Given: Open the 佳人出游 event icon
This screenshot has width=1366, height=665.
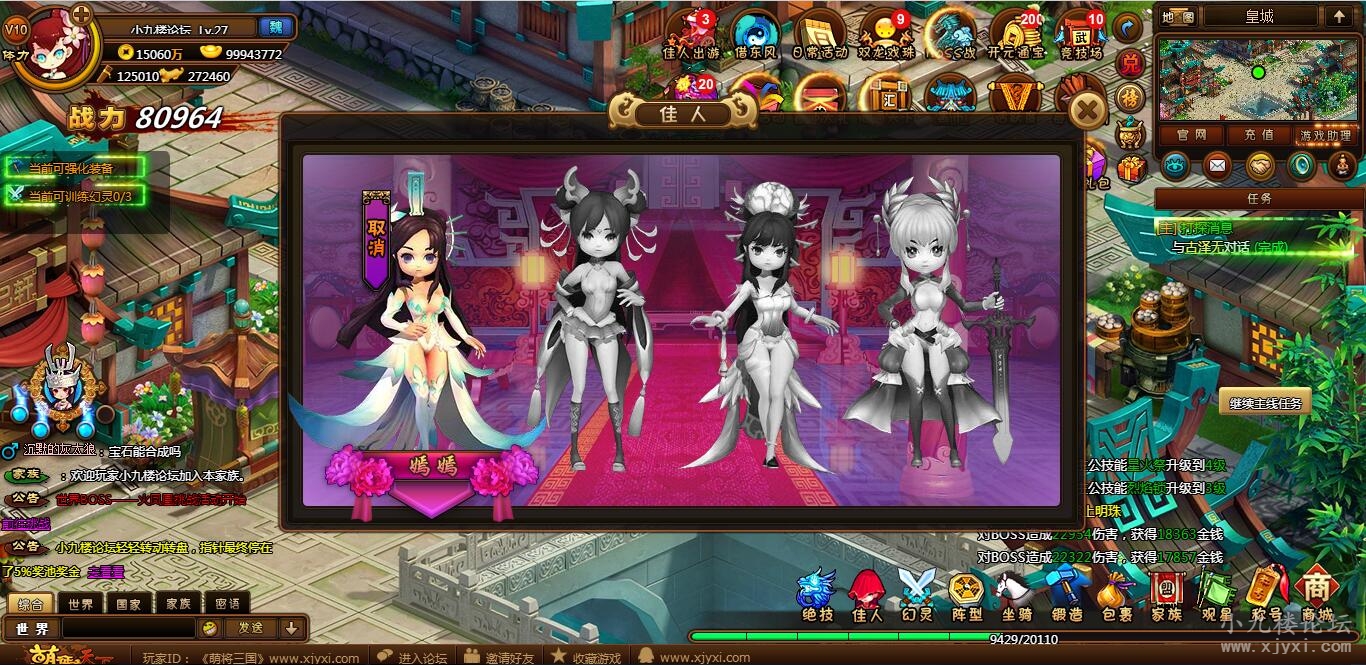Looking at the screenshot, I should pyautogui.click(x=690, y=35).
